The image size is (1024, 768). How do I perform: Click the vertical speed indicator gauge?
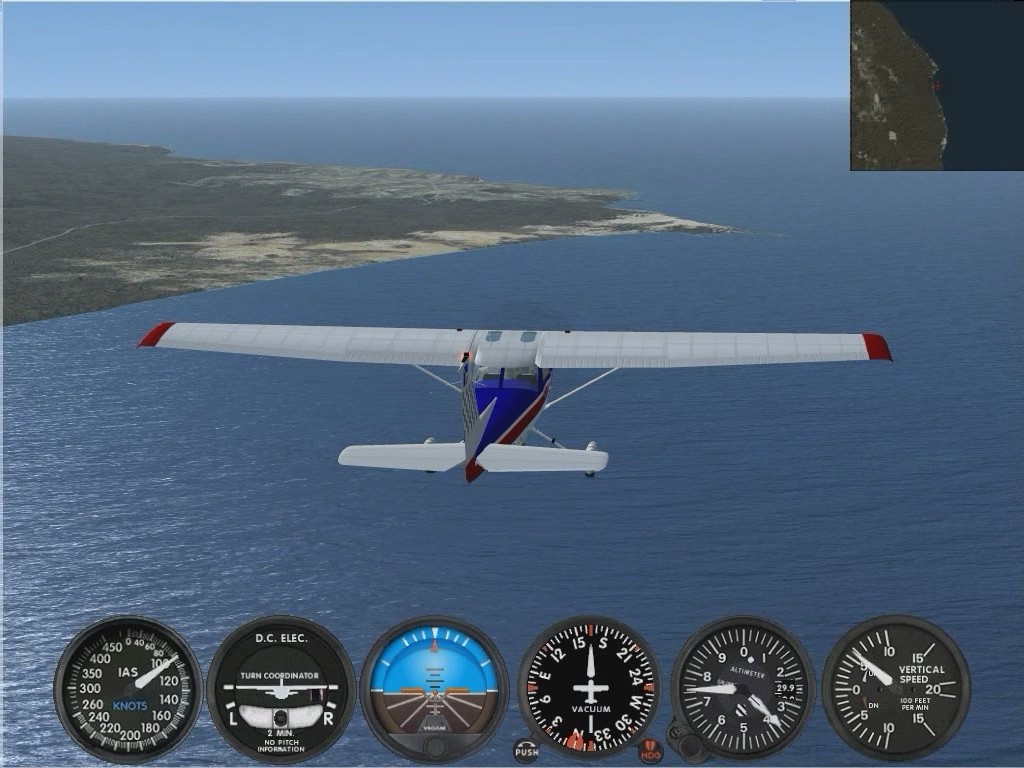pyautogui.click(x=896, y=688)
